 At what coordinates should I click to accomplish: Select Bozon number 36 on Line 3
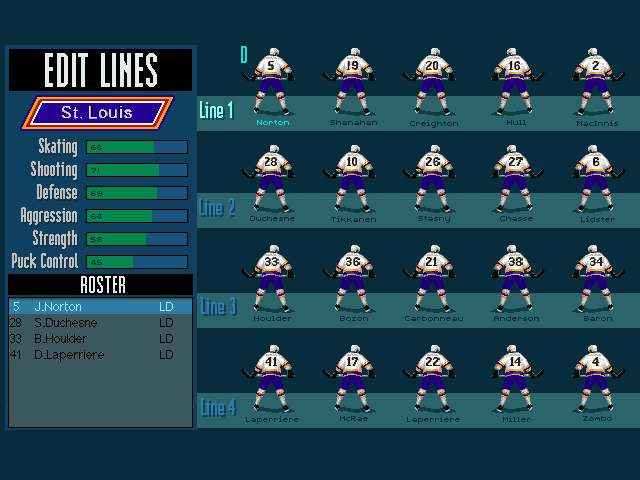(351, 281)
